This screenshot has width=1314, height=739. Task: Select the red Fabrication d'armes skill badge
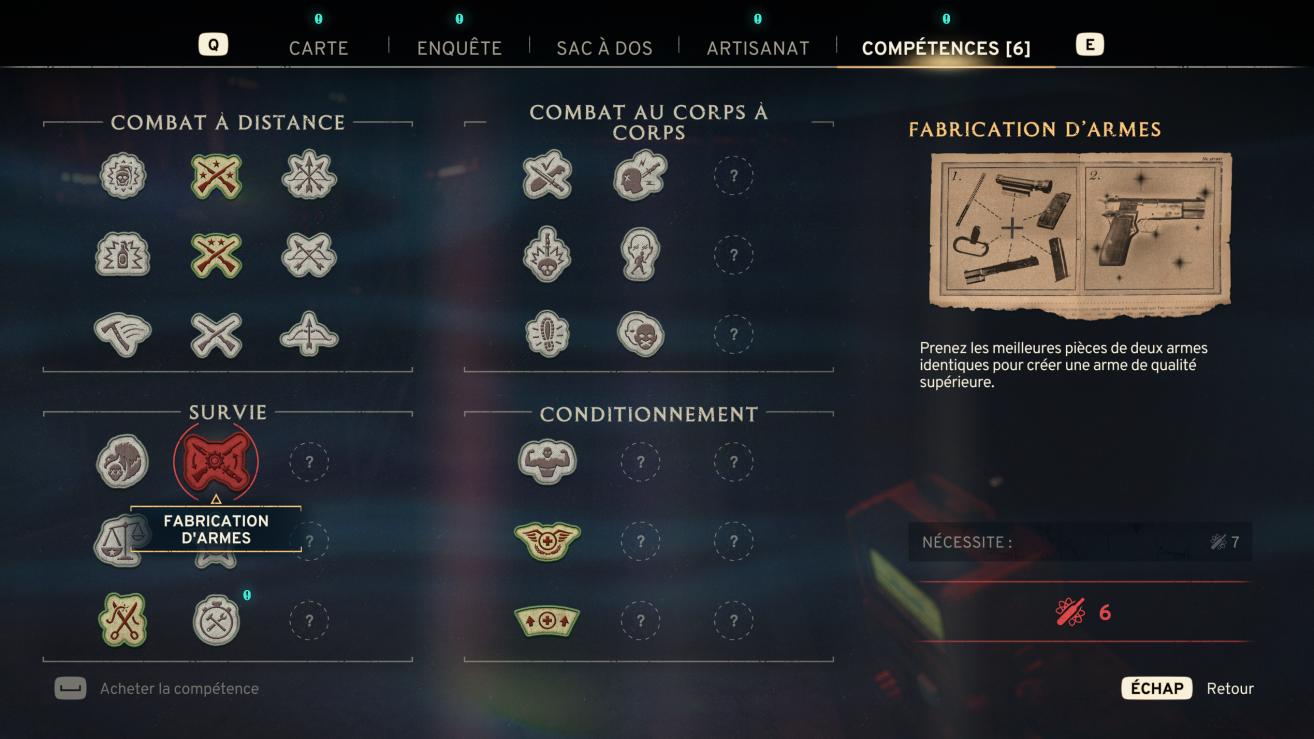click(x=216, y=461)
